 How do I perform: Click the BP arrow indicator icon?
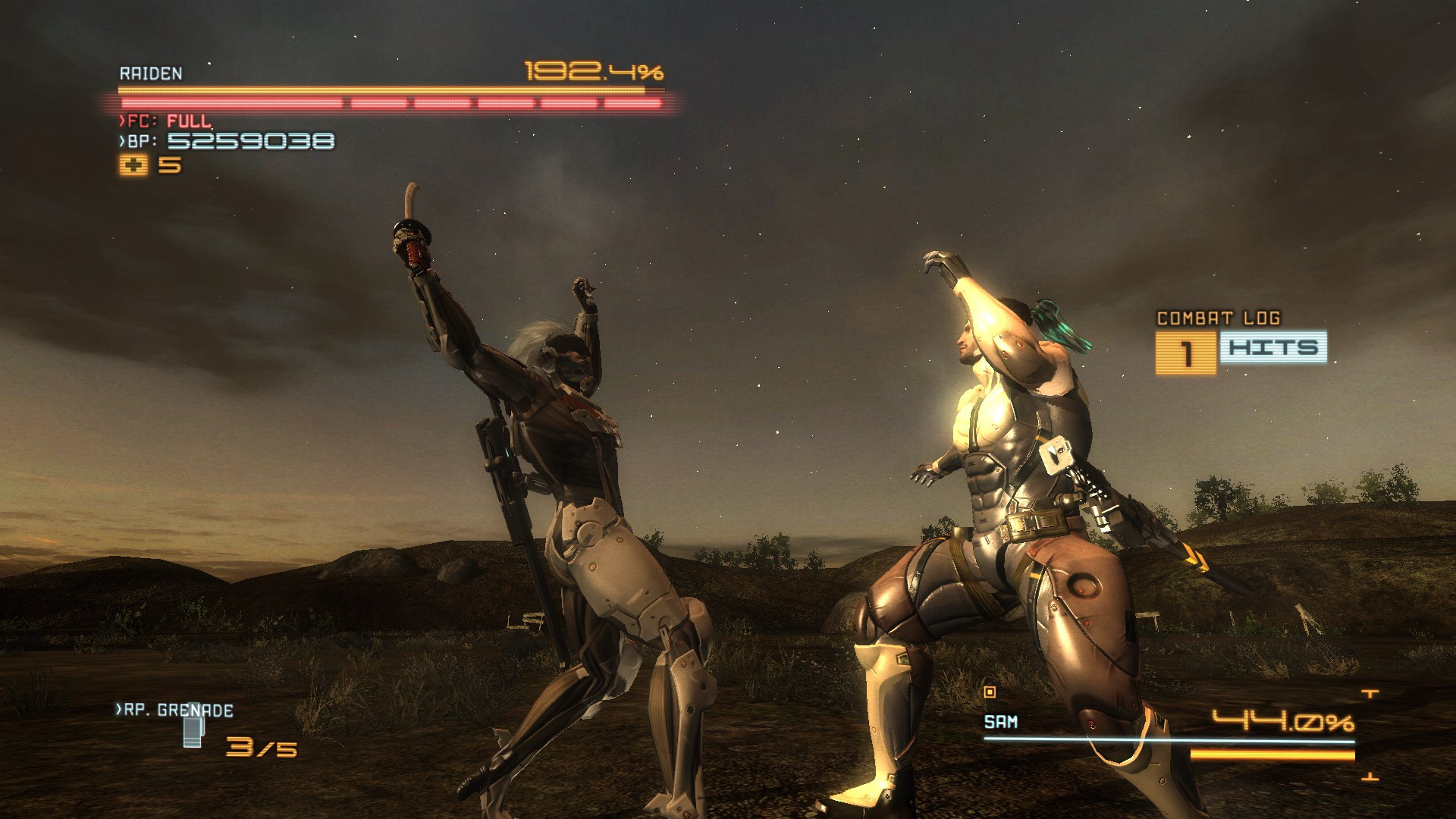[x=124, y=140]
